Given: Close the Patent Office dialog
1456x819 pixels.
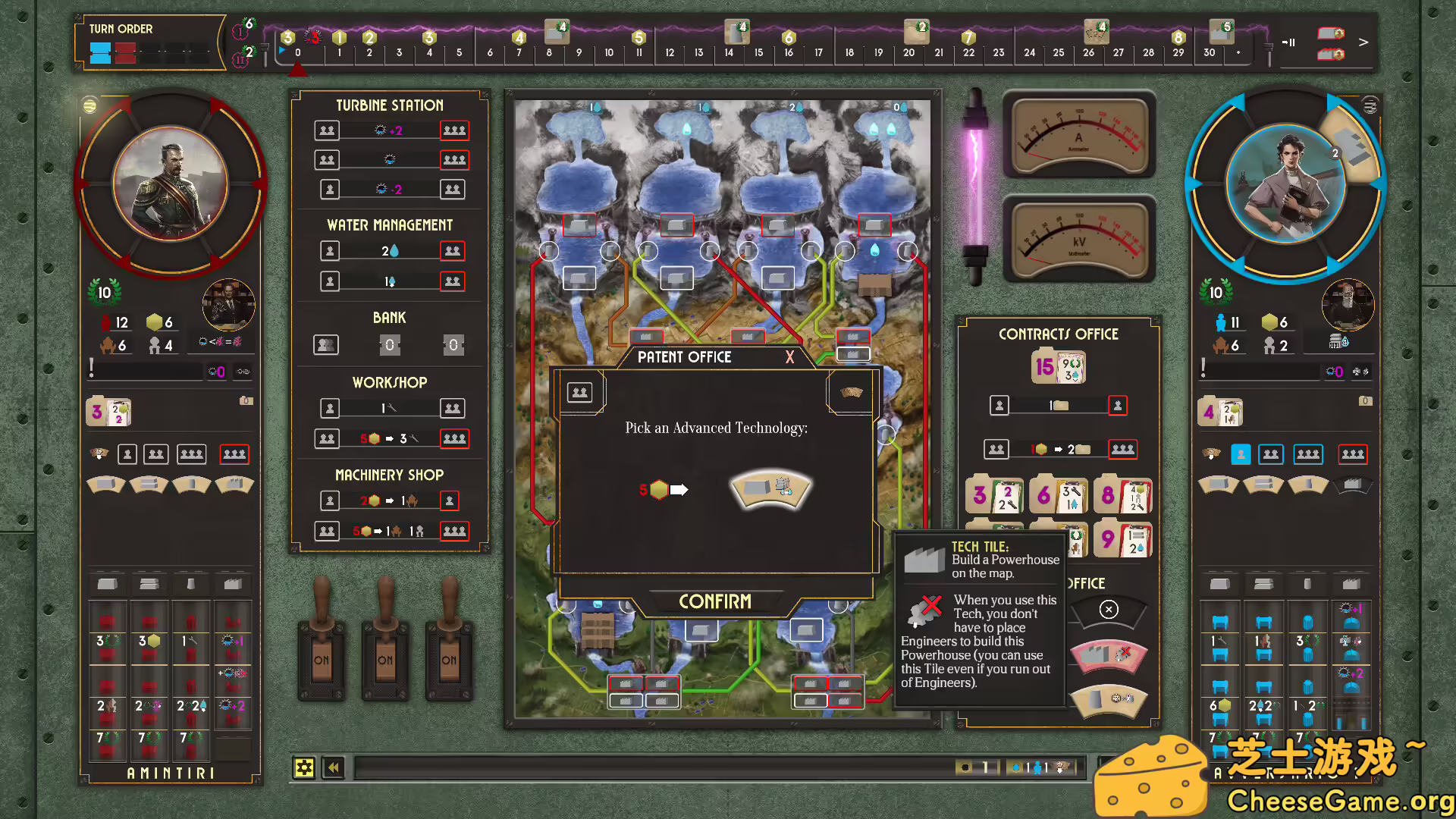Looking at the screenshot, I should point(789,357).
